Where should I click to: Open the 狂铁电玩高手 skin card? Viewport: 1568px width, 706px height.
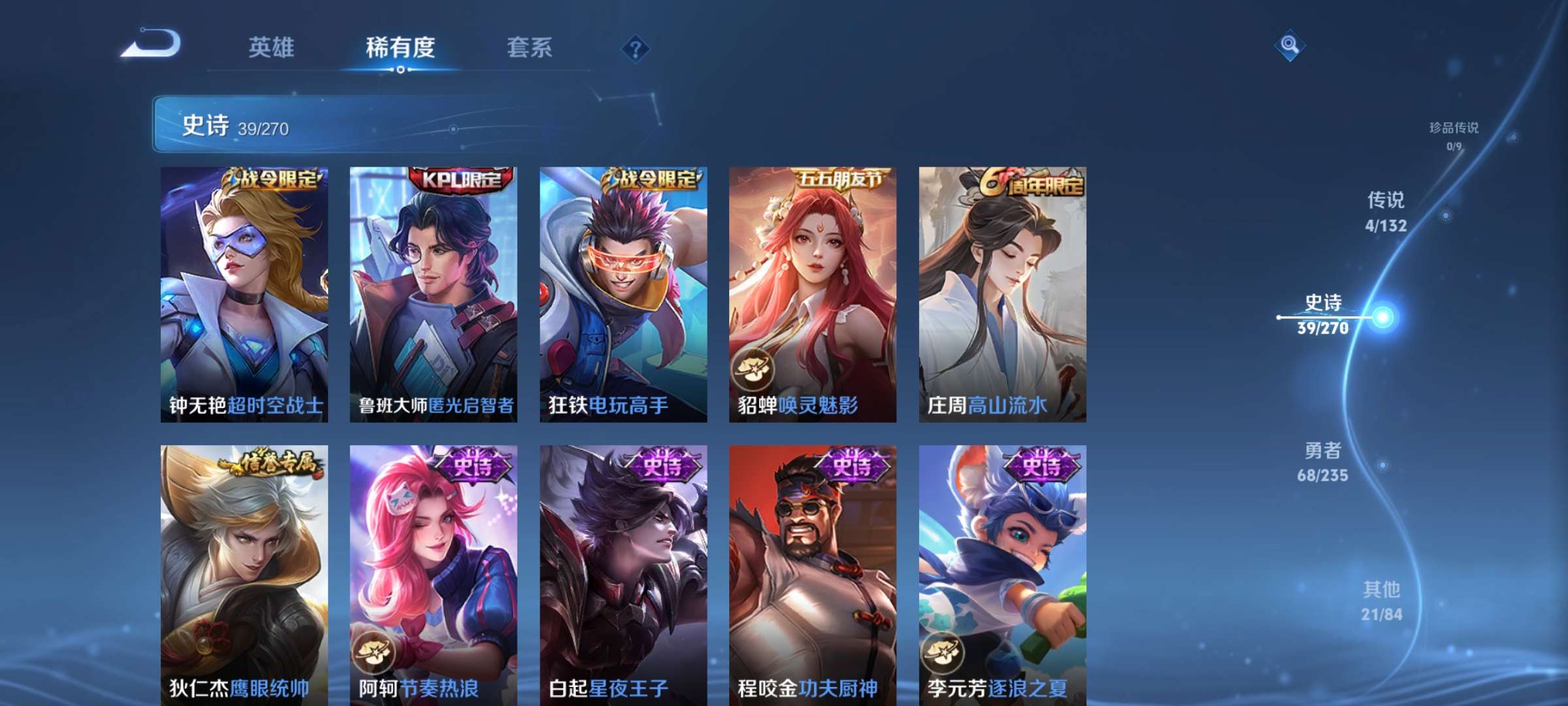click(623, 294)
